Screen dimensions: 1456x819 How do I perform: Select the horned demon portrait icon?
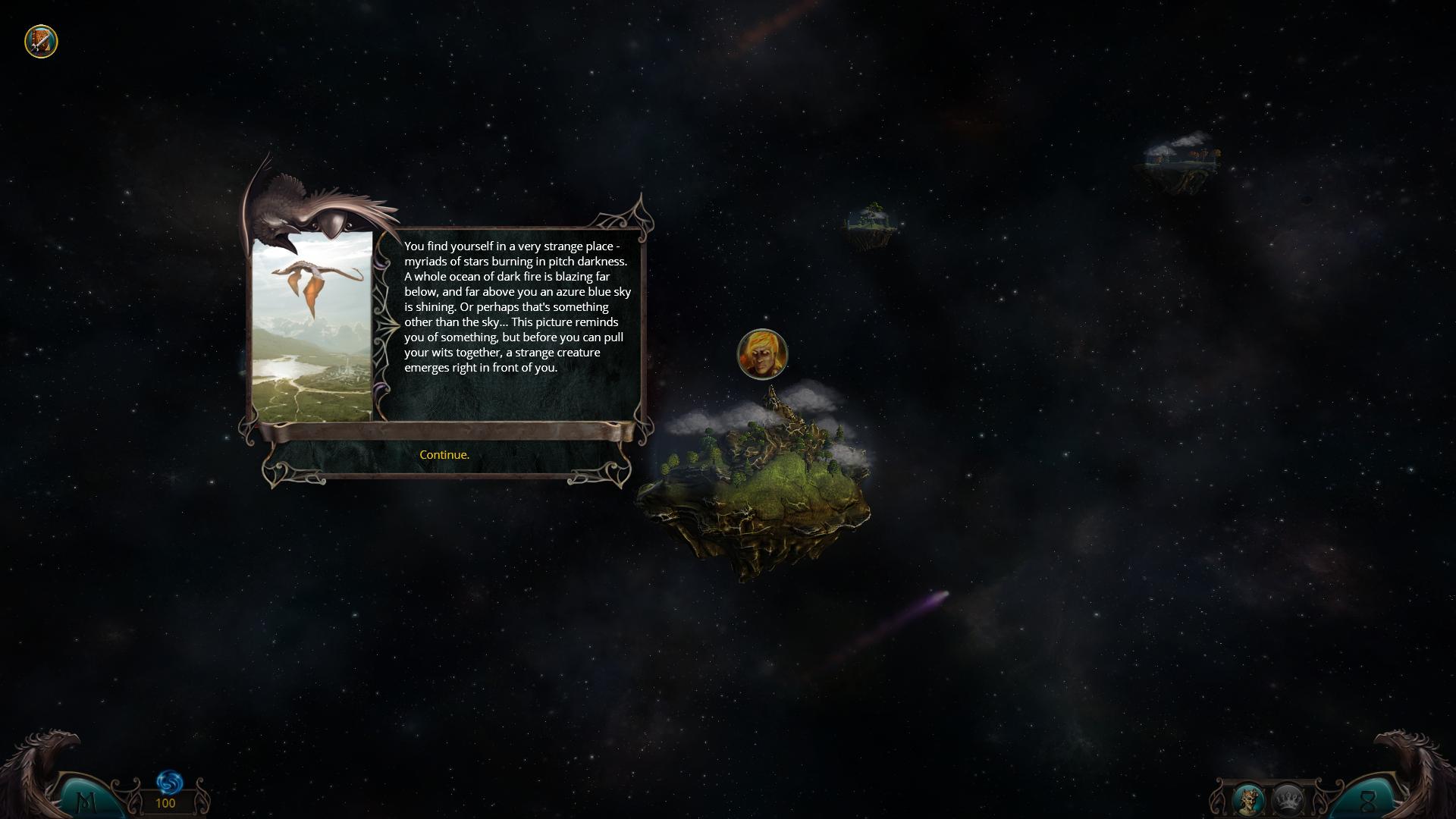(1248, 799)
